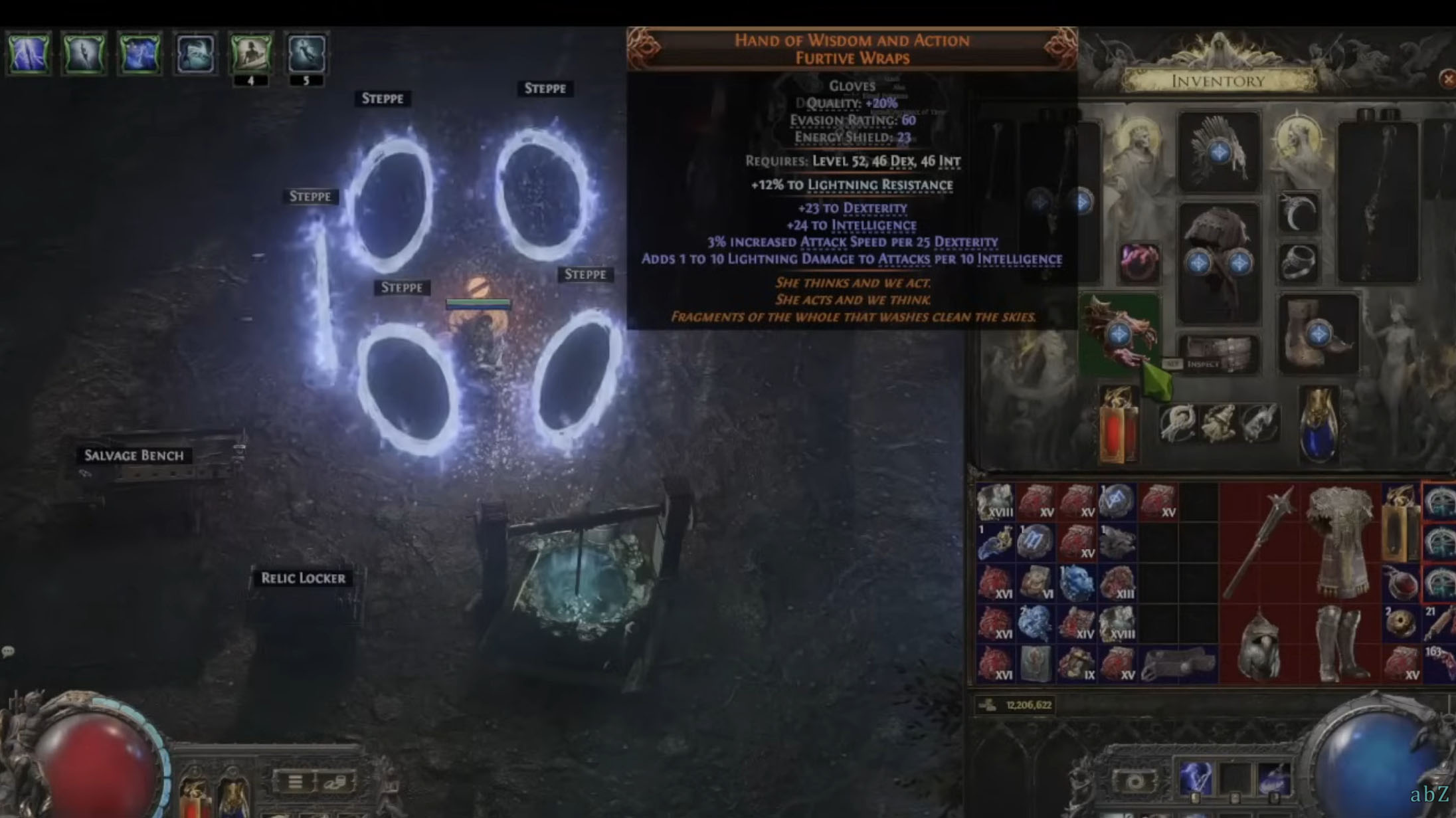Viewport: 1456px width, 818px height.
Task: Click the buff icon with stack count 4
Action: point(250,53)
